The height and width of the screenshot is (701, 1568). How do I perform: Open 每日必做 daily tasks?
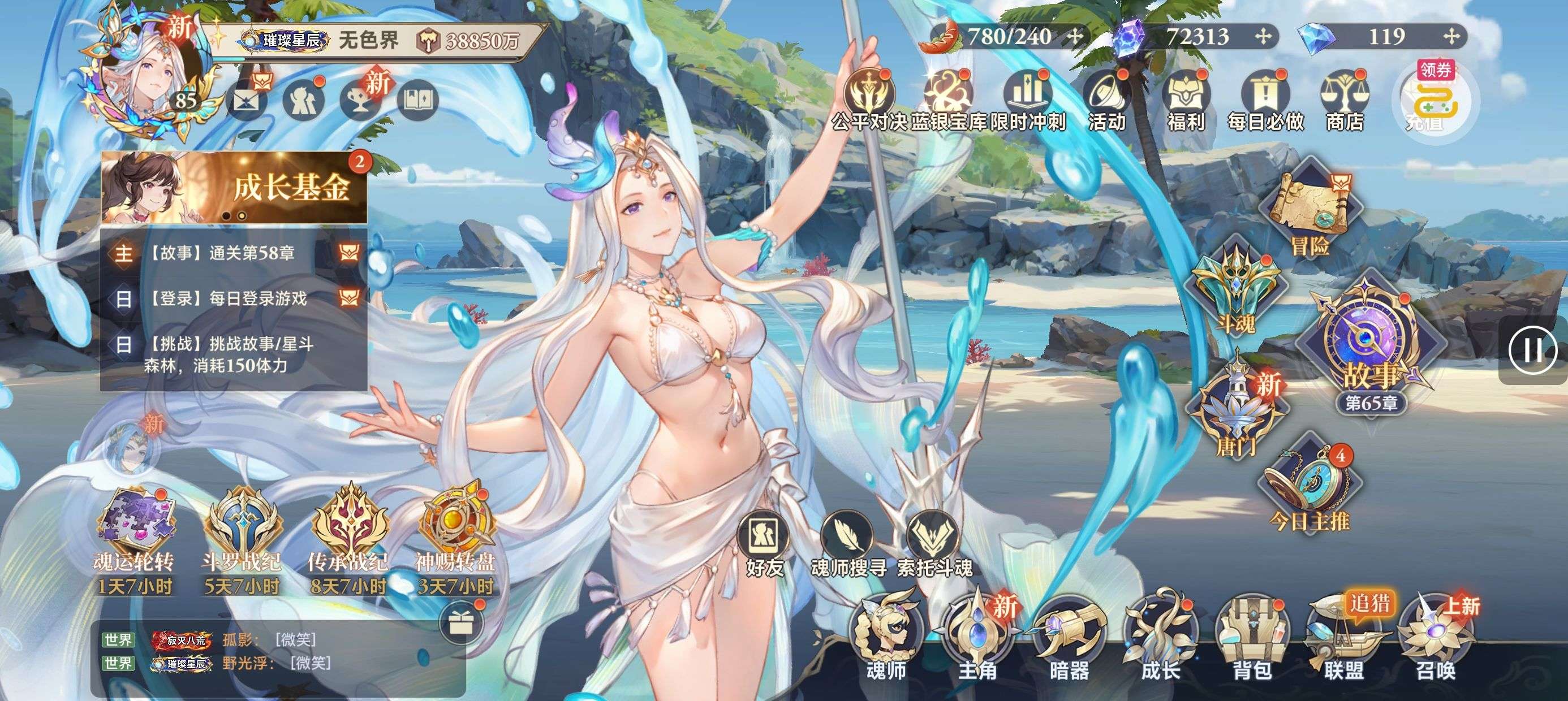coord(1265,101)
